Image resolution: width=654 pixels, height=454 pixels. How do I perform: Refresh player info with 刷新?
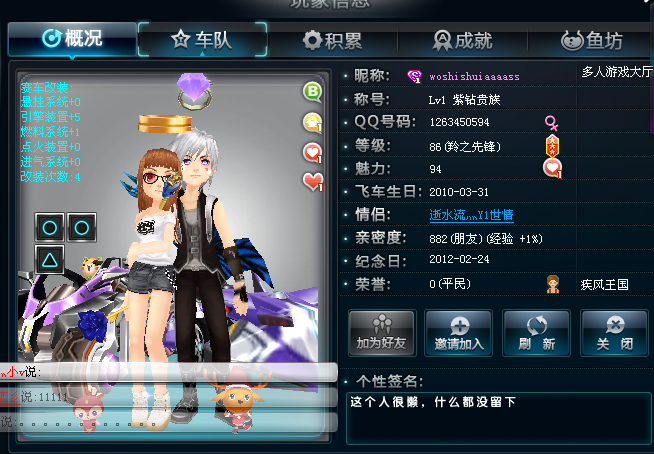tap(536, 332)
